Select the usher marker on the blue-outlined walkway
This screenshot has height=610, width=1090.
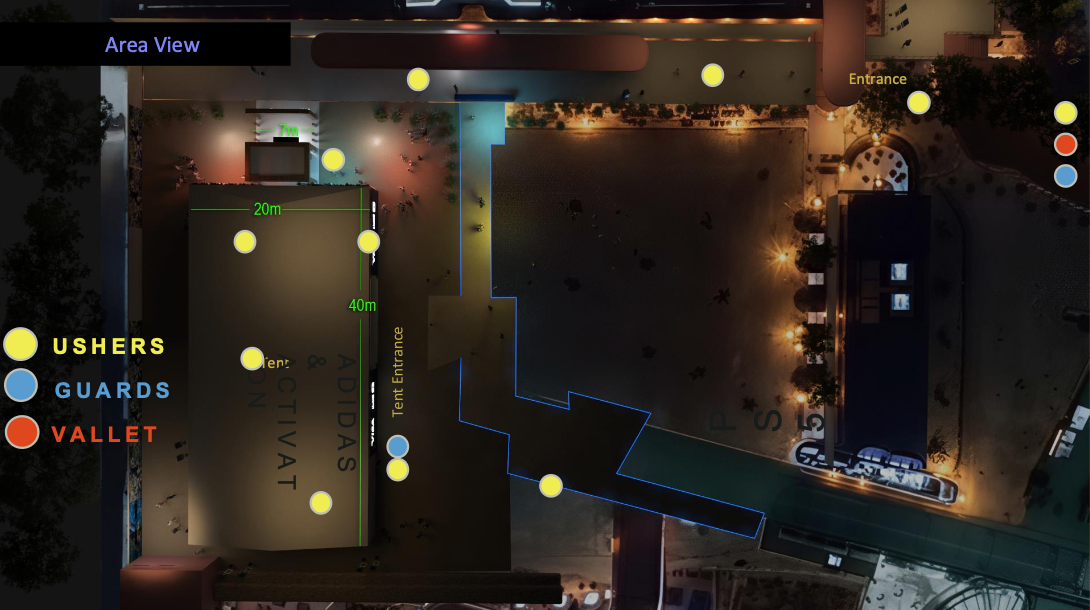[551, 486]
